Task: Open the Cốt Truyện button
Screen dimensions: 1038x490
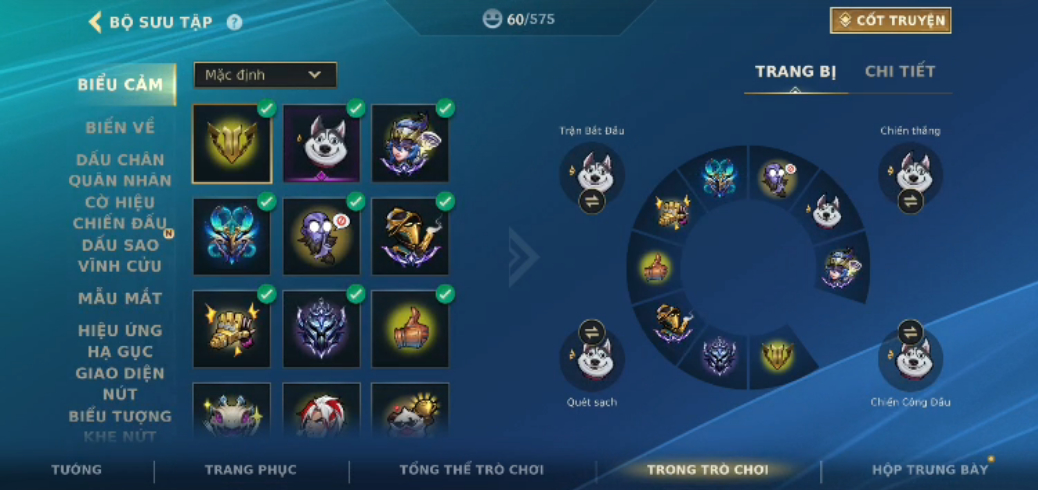Action: pyautogui.click(x=889, y=20)
